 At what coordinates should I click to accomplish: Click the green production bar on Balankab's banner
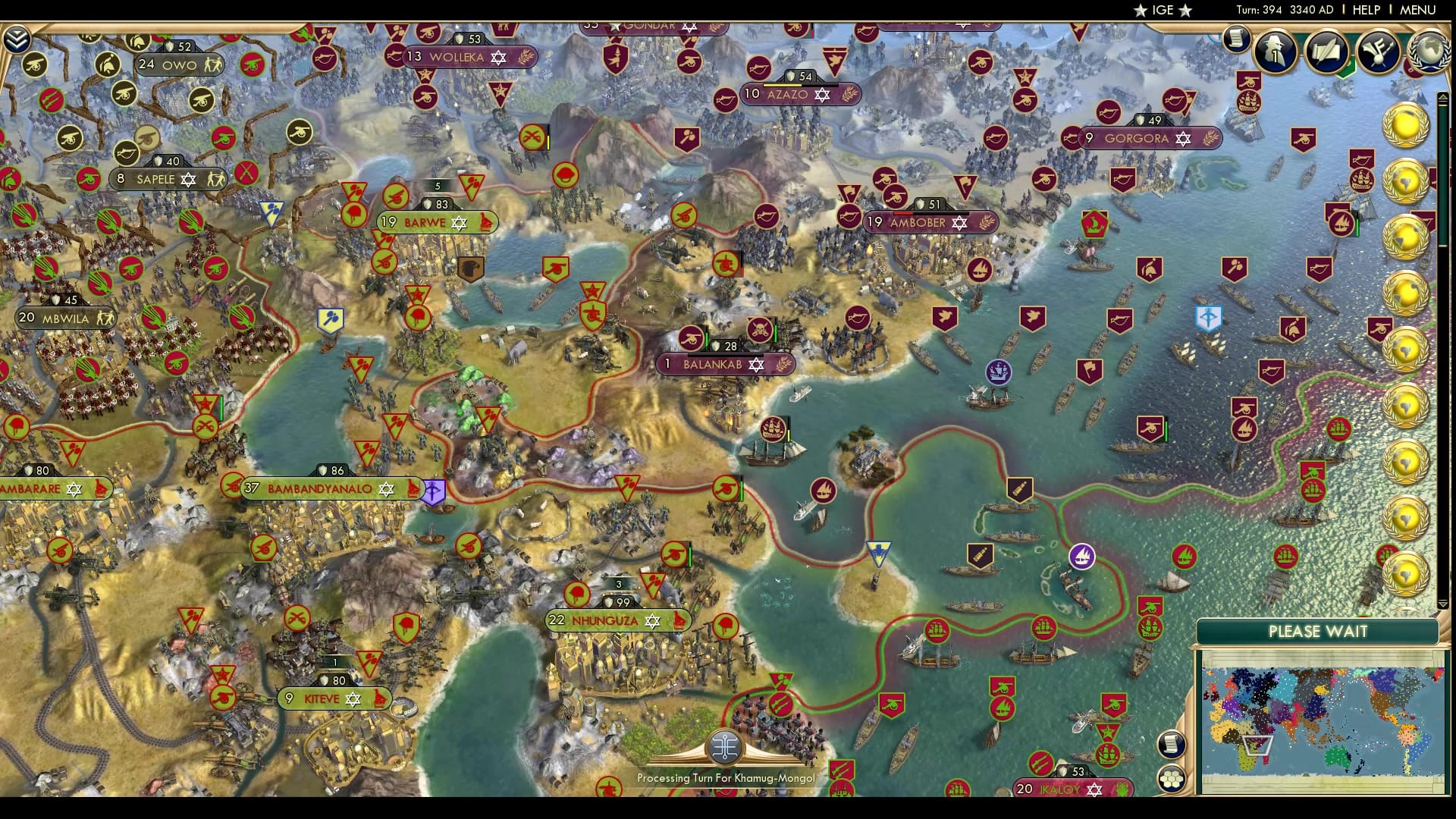[725, 356]
